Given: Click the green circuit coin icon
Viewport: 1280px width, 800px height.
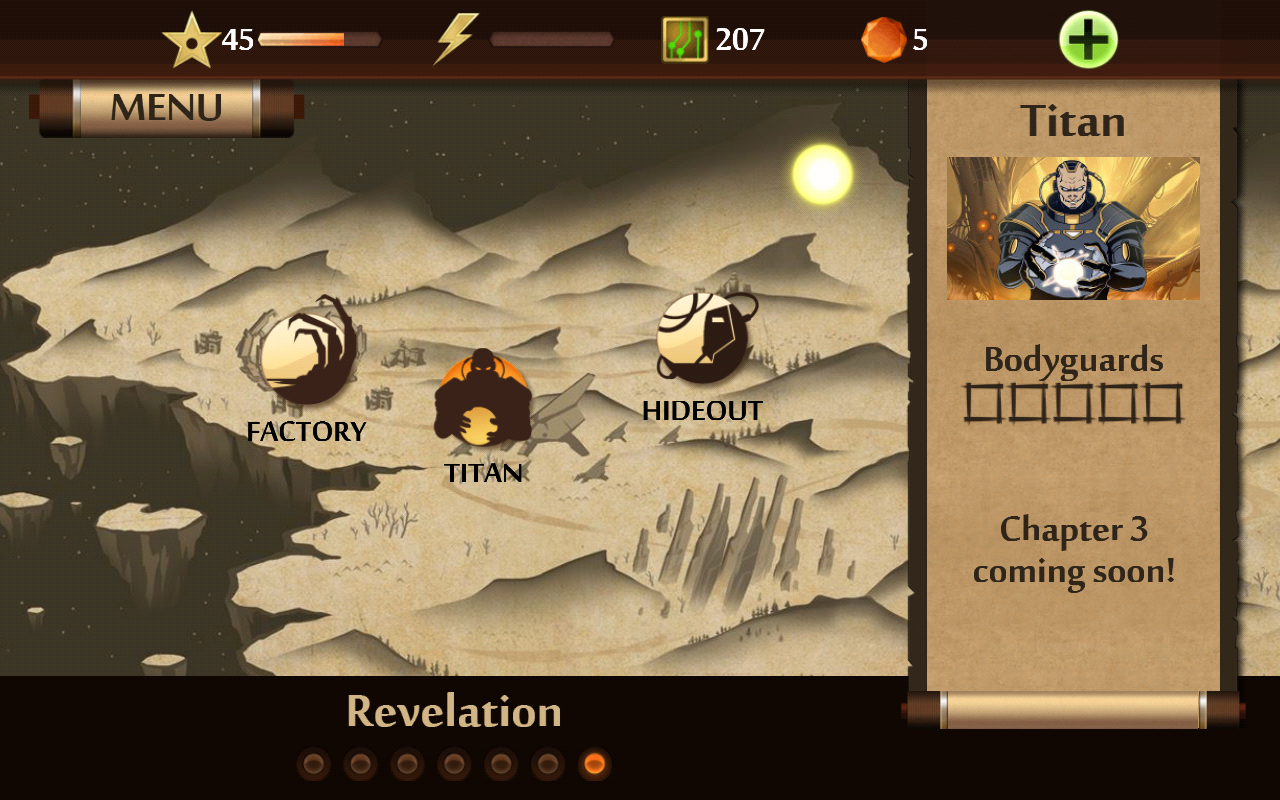Looking at the screenshot, I should point(685,40).
